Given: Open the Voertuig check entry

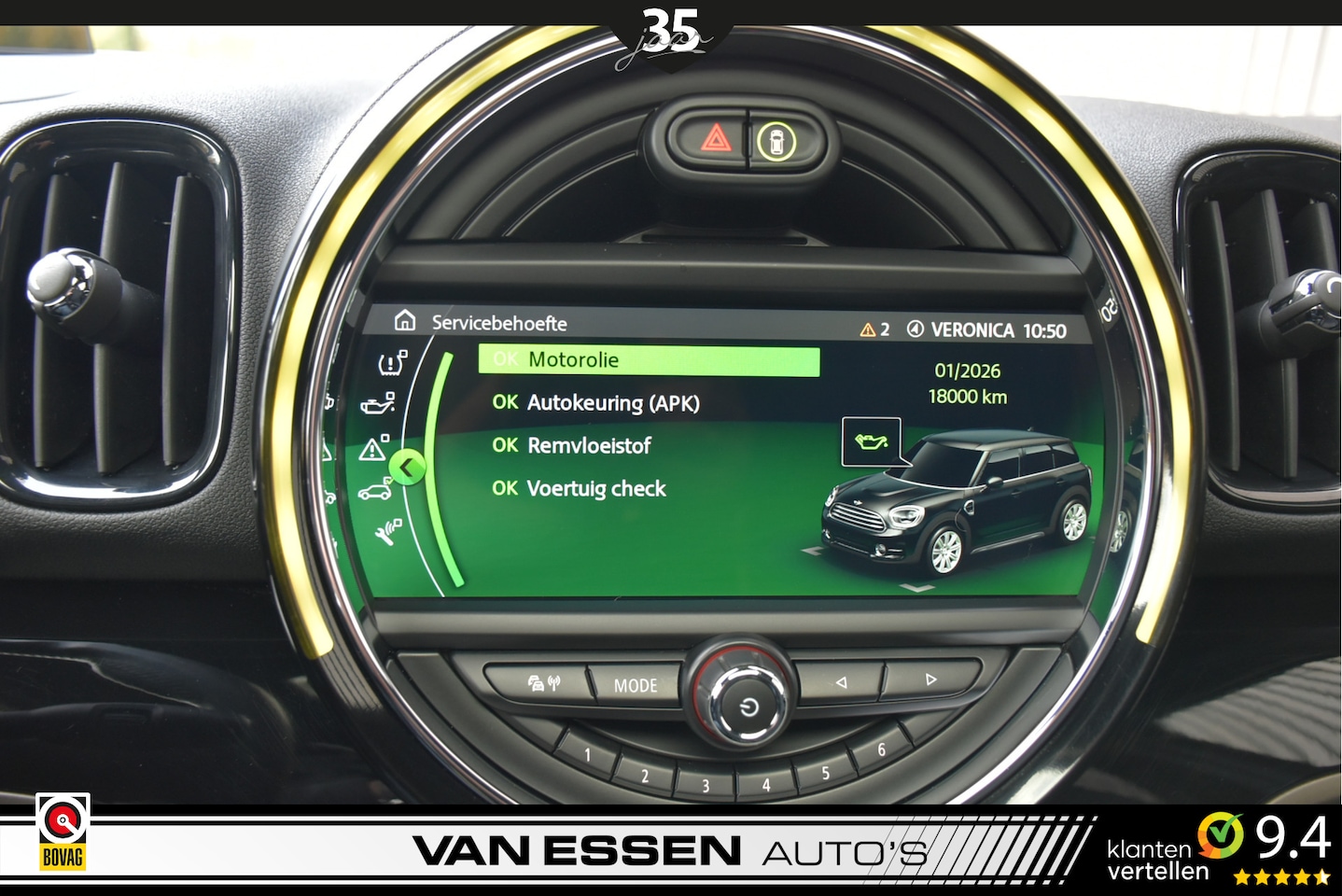Looking at the screenshot, I should point(580,489).
